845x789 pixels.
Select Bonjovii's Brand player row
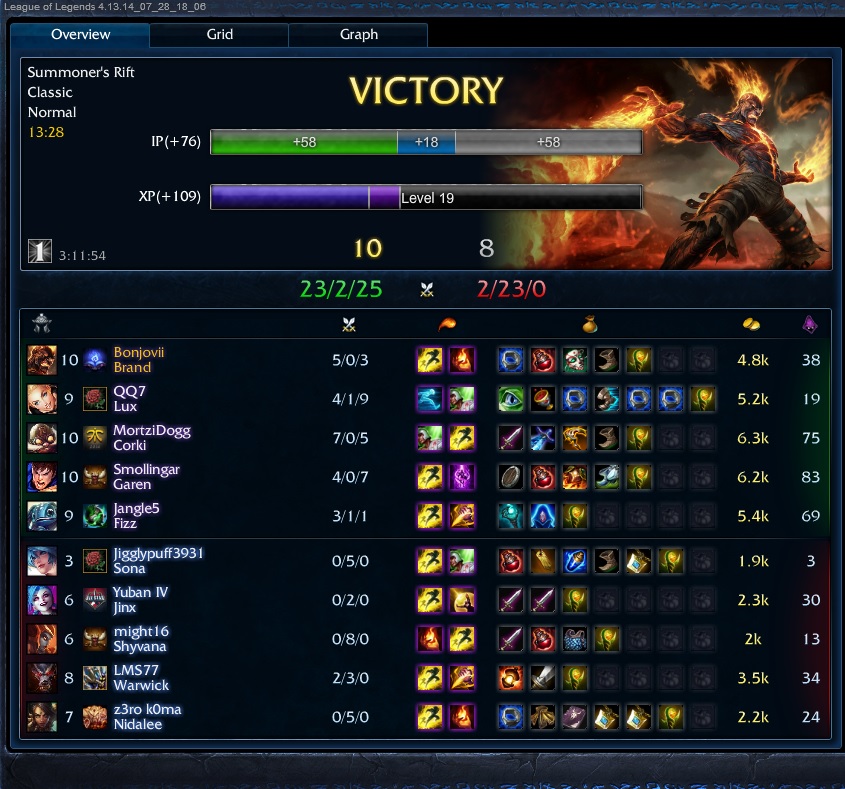point(139,360)
